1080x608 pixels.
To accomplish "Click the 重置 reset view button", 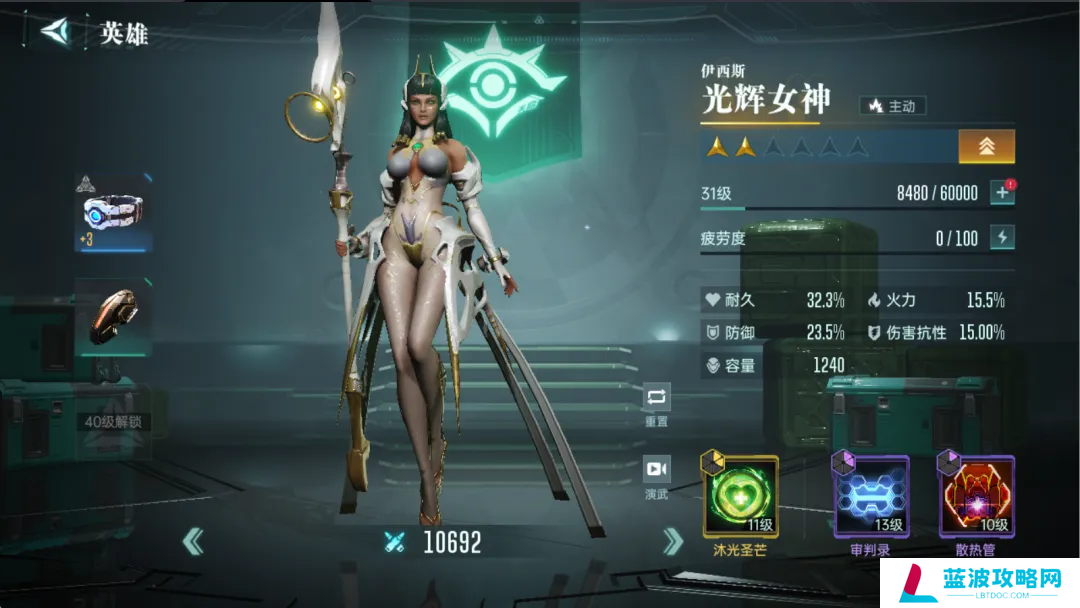I will click(x=657, y=398).
